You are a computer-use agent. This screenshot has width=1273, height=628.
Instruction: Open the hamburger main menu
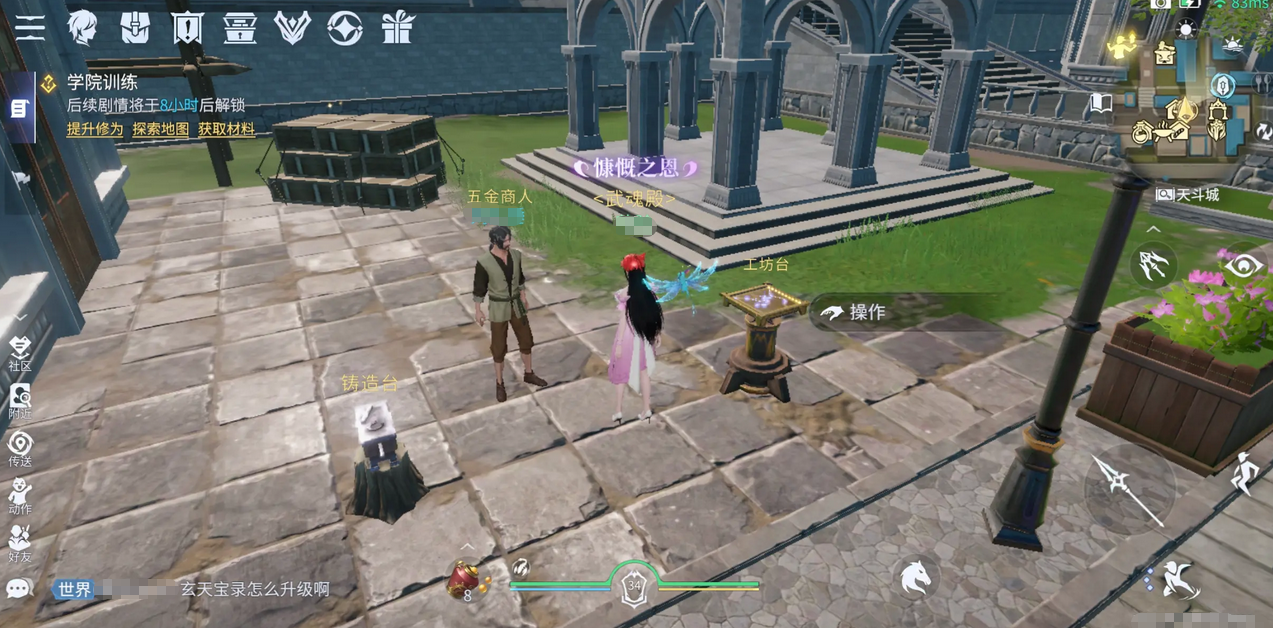click(x=30, y=28)
